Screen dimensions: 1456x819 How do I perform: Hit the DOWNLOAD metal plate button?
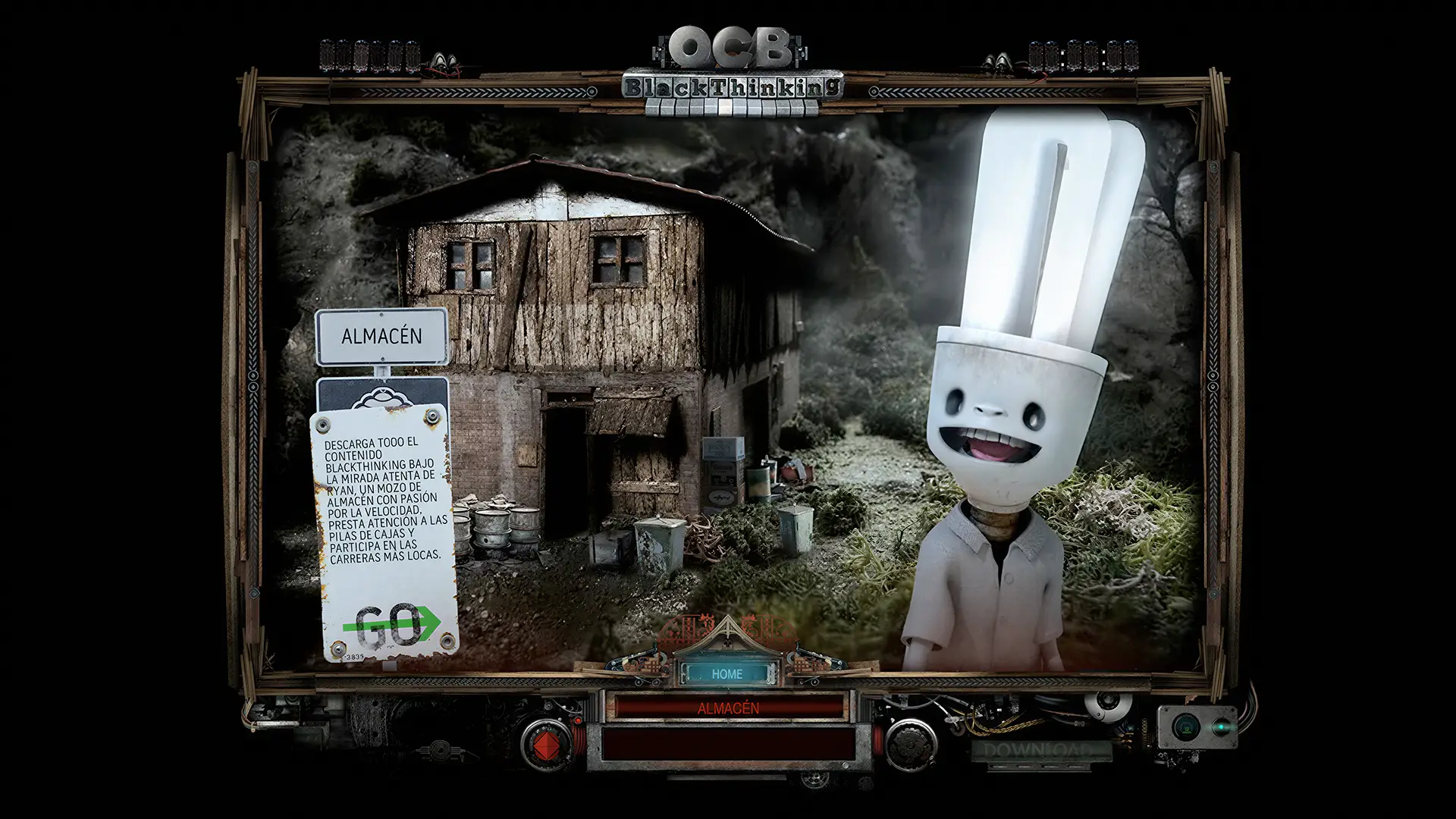(x=1040, y=751)
